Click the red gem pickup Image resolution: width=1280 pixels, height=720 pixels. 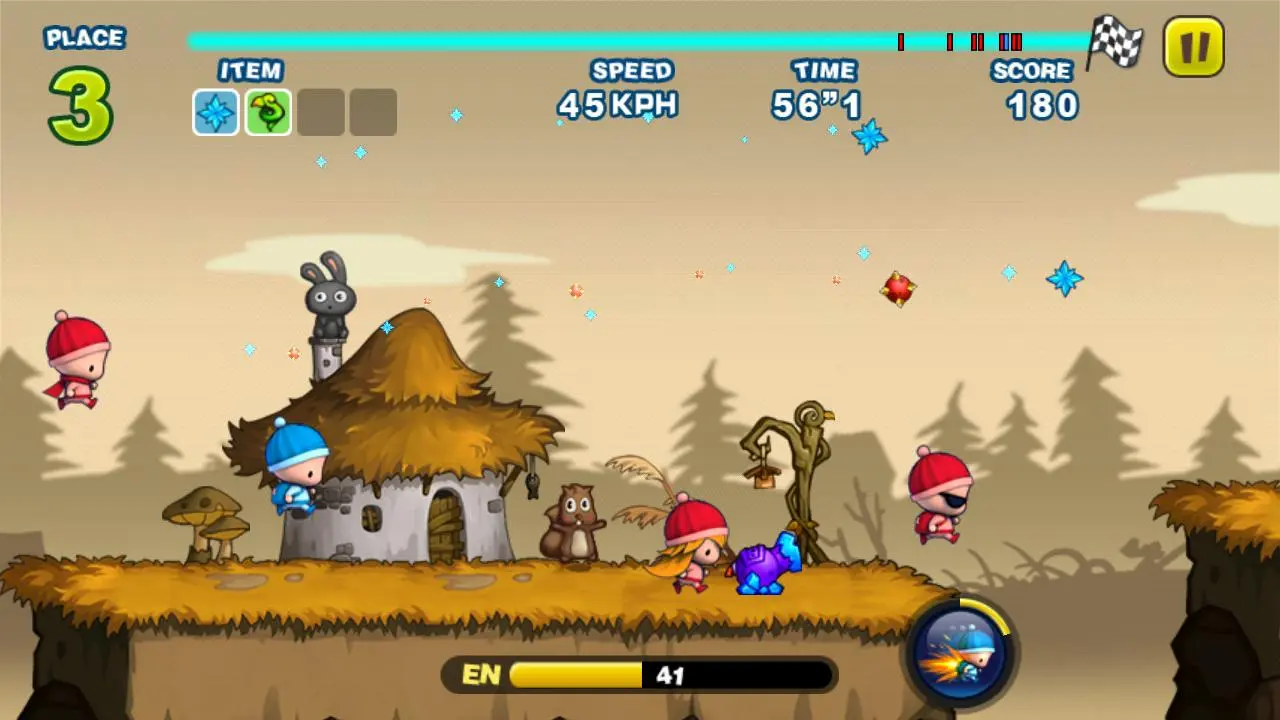pos(899,291)
